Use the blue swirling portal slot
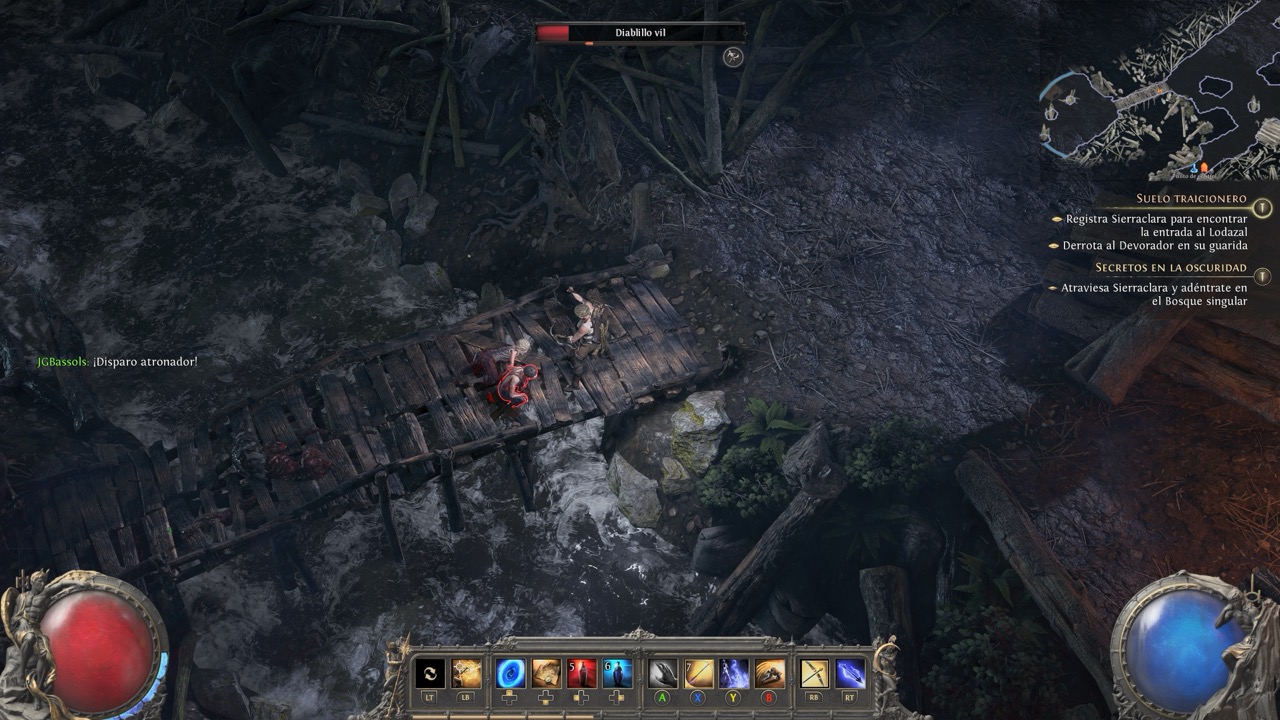Image resolution: width=1280 pixels, height=720 pixels. click(511, 673)
